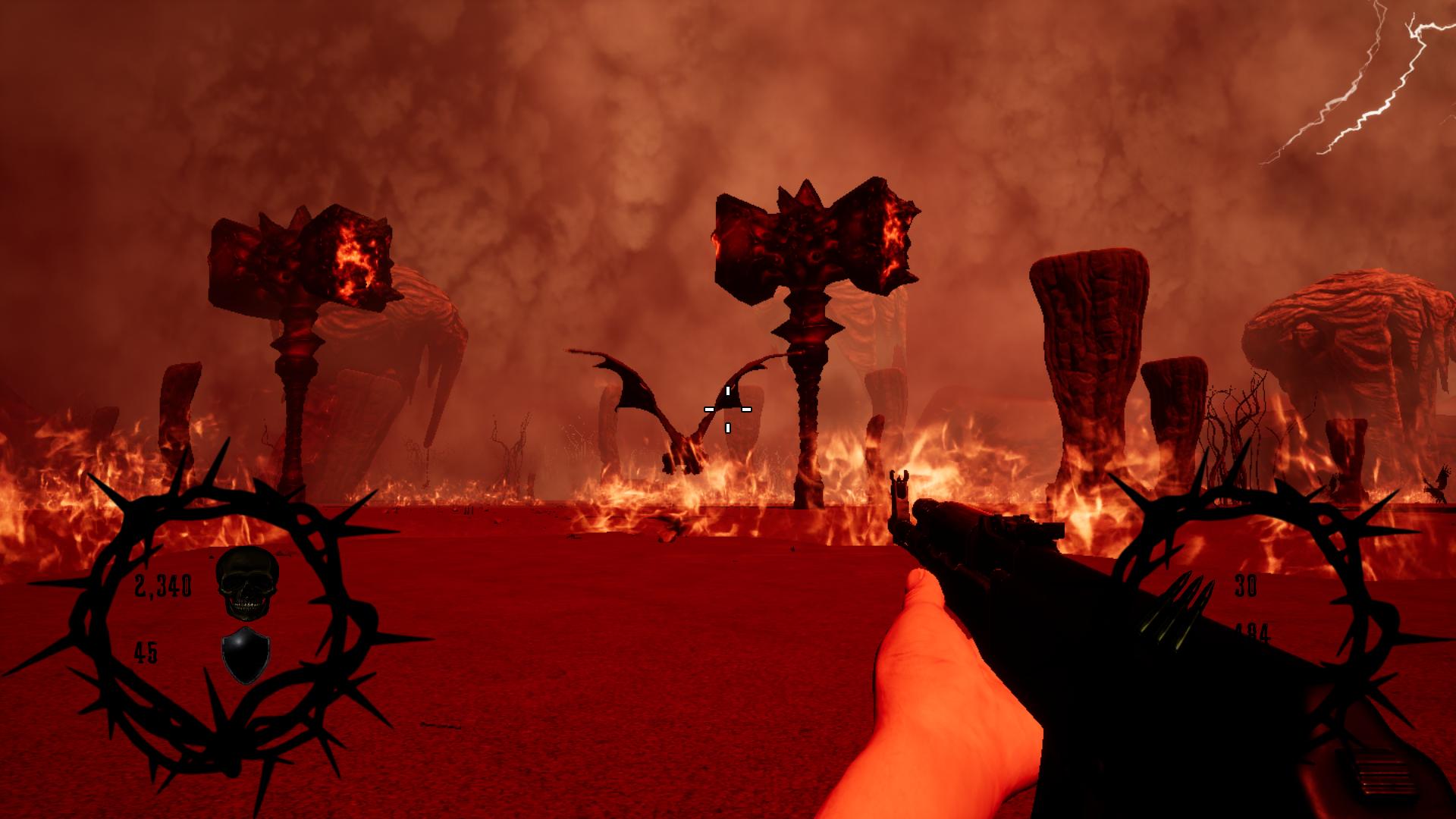Click the reserve ammo count 484
The image size is (1456, 819).
[1253, 629]
